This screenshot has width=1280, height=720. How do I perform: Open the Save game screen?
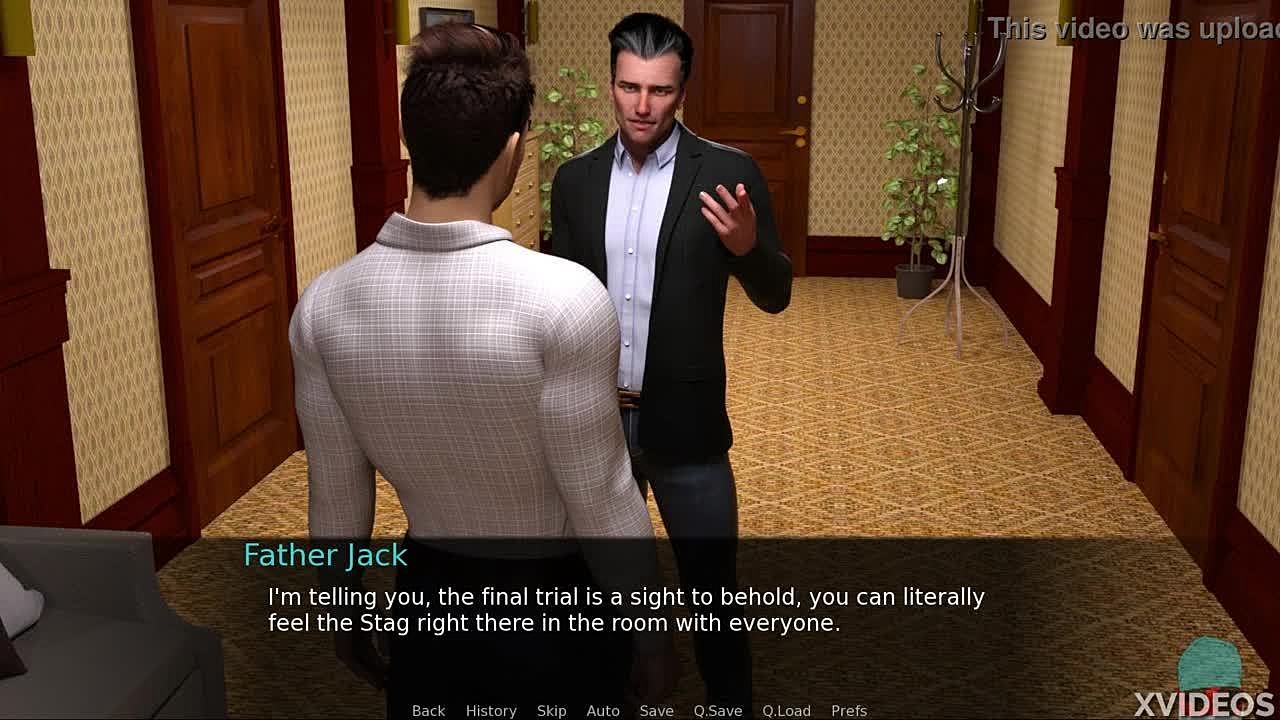click(656, 710)
